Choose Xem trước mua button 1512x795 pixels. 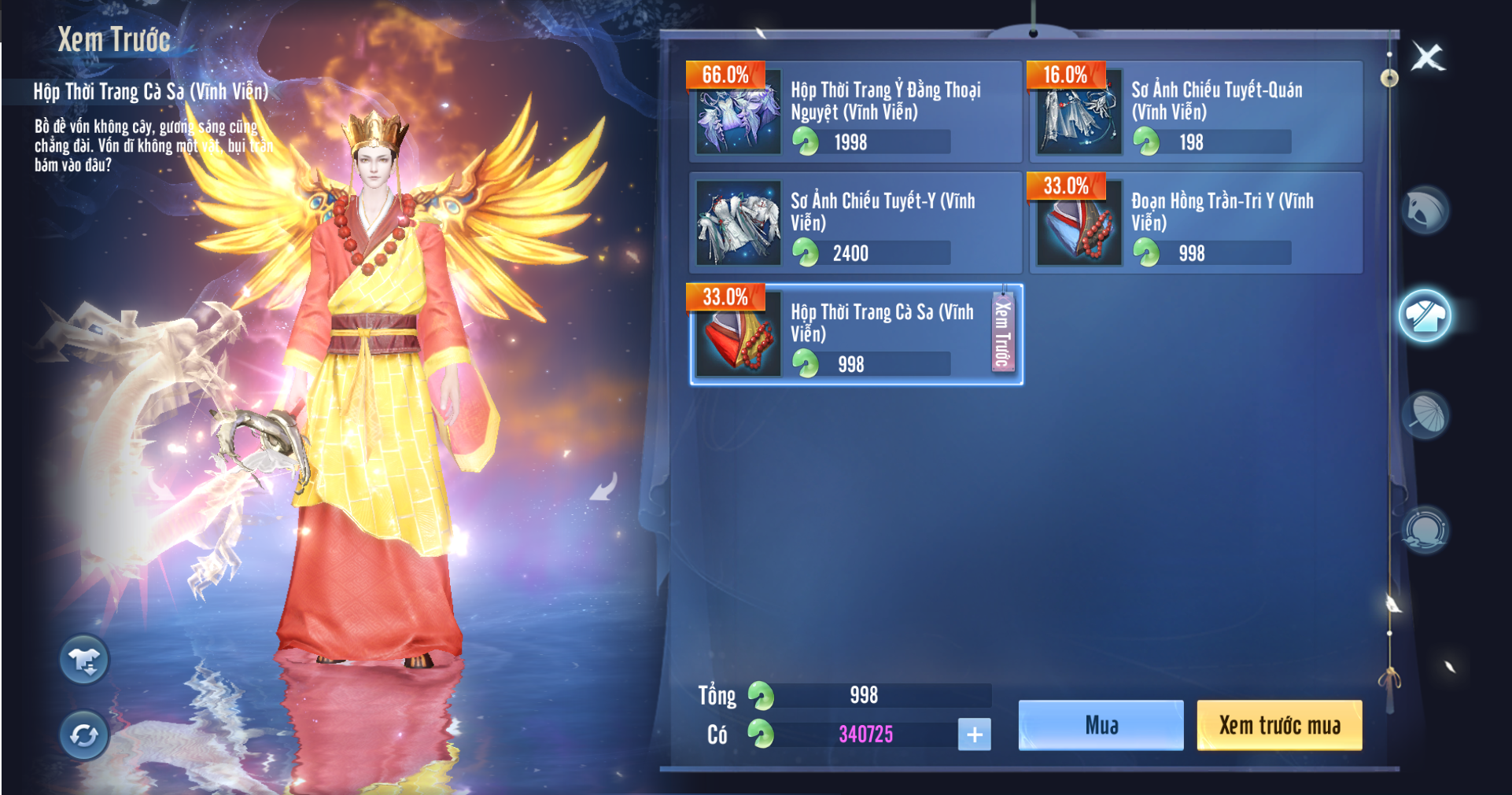click(1279, 725)
